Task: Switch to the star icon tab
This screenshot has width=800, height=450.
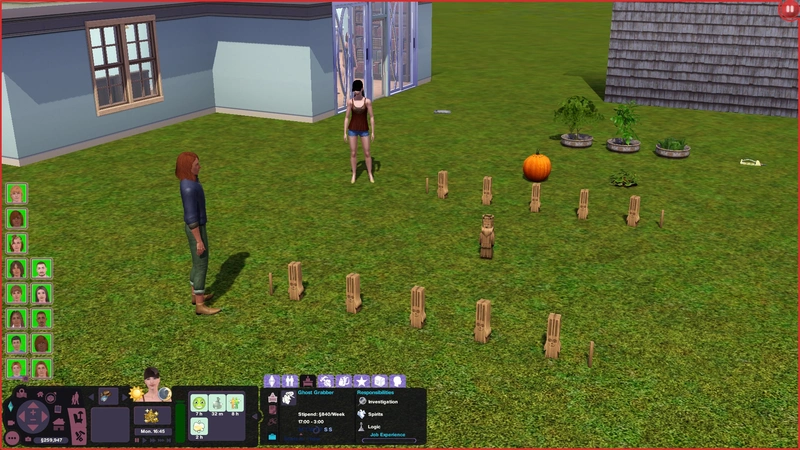Action: [362, 381]
